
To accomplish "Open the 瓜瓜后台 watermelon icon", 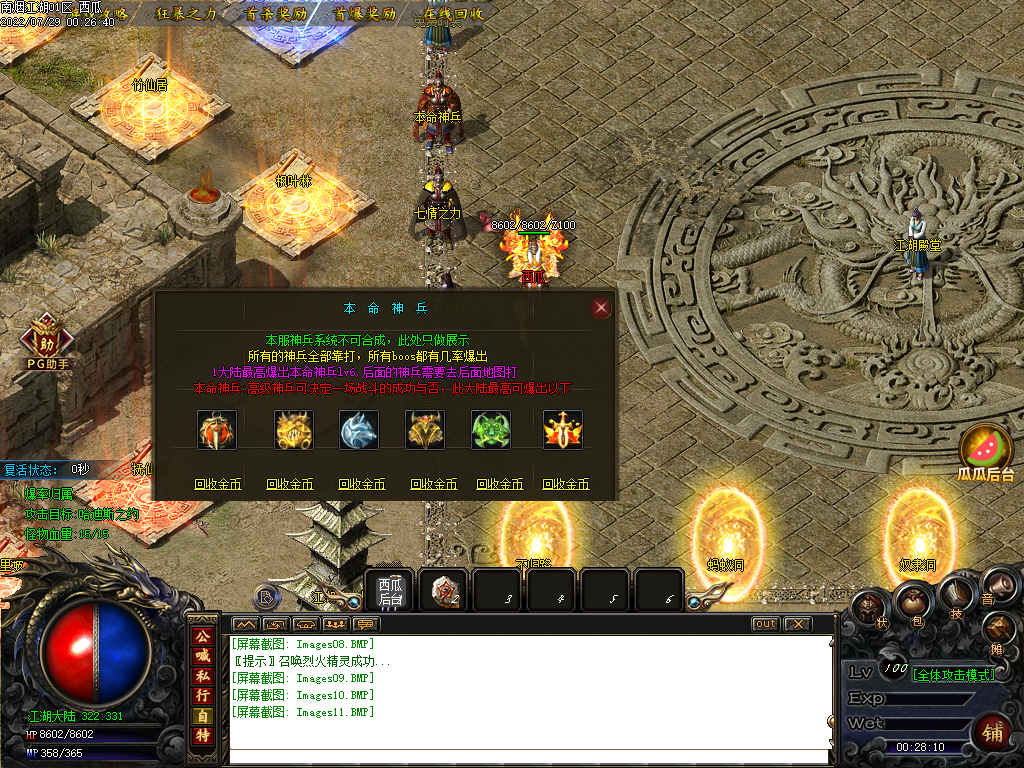I will point(987,452).
